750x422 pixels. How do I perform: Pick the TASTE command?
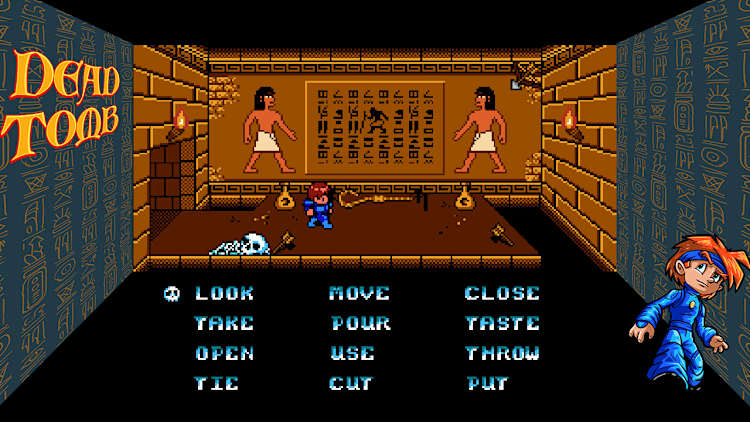pyautogui.click(x=502, y=324)
